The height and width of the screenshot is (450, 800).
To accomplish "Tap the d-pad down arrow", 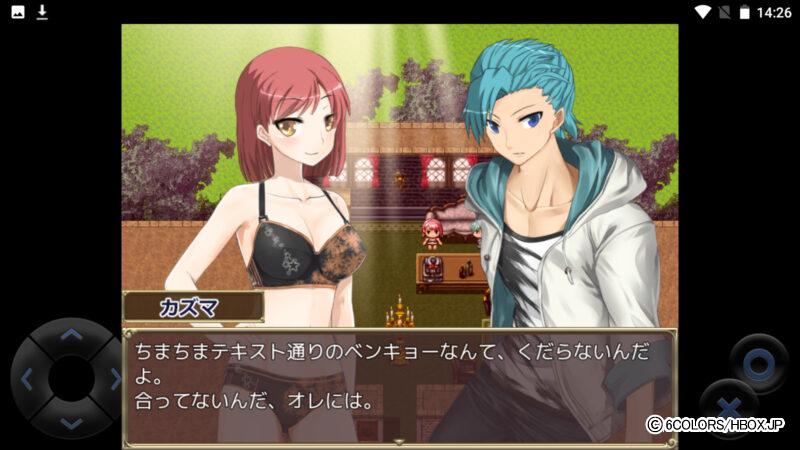I will (70, 422).
